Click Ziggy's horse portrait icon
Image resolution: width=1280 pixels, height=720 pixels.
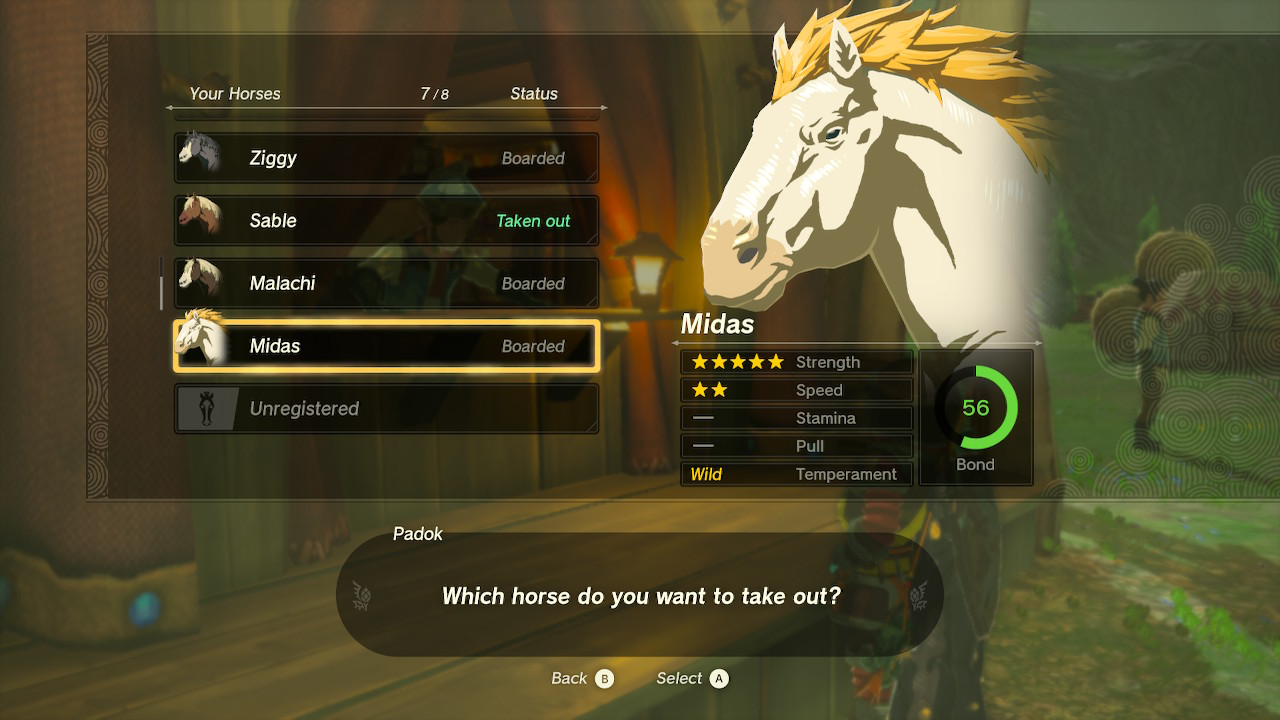[x=200, y=157]
